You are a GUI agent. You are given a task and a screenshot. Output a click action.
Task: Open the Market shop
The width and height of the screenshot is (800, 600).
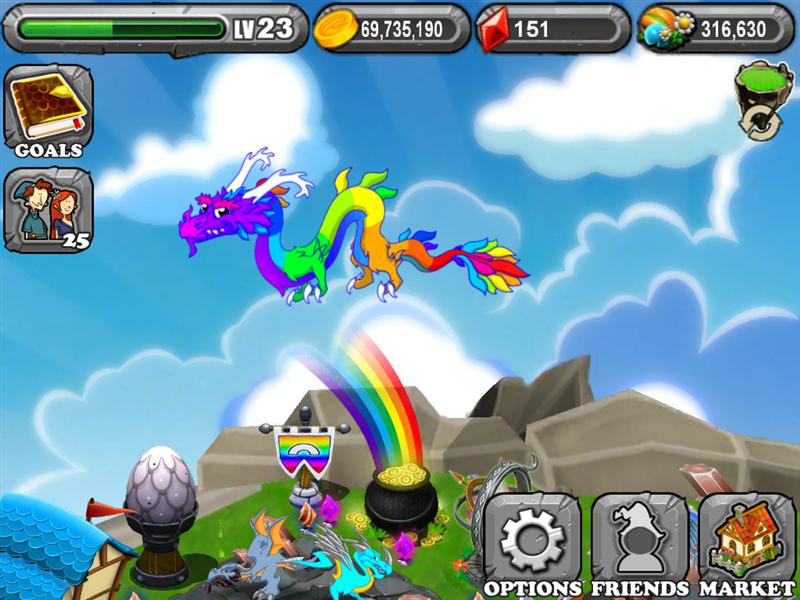click(746, 541)
